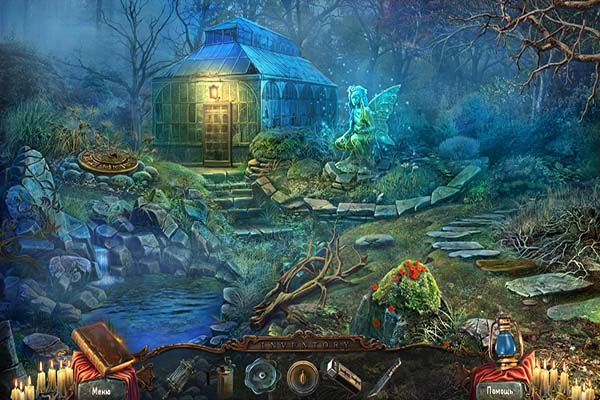Open the Меню button
This screenshot has height=400, width=600.
click(101, 390)
